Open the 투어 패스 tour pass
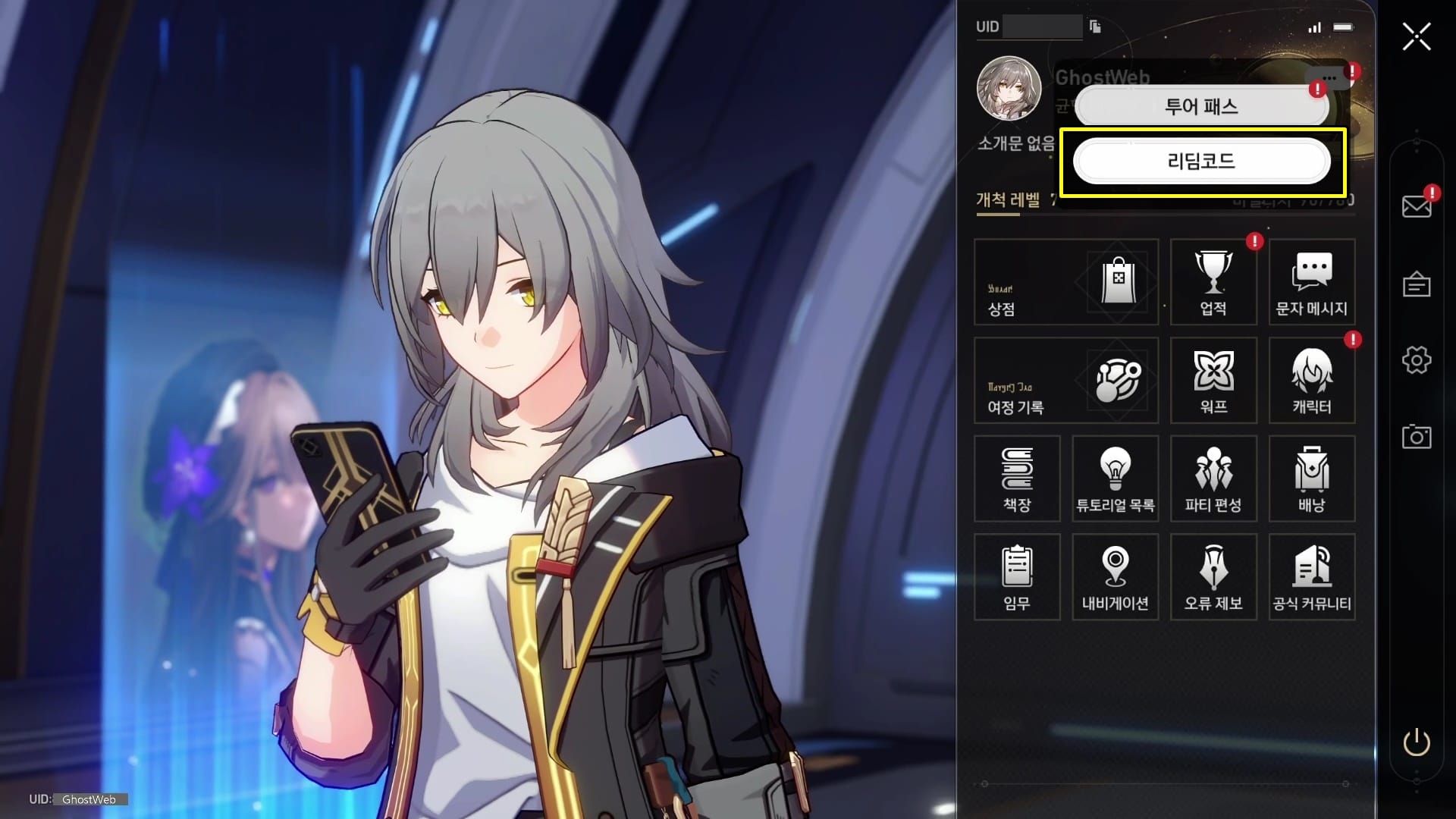 1201,107
